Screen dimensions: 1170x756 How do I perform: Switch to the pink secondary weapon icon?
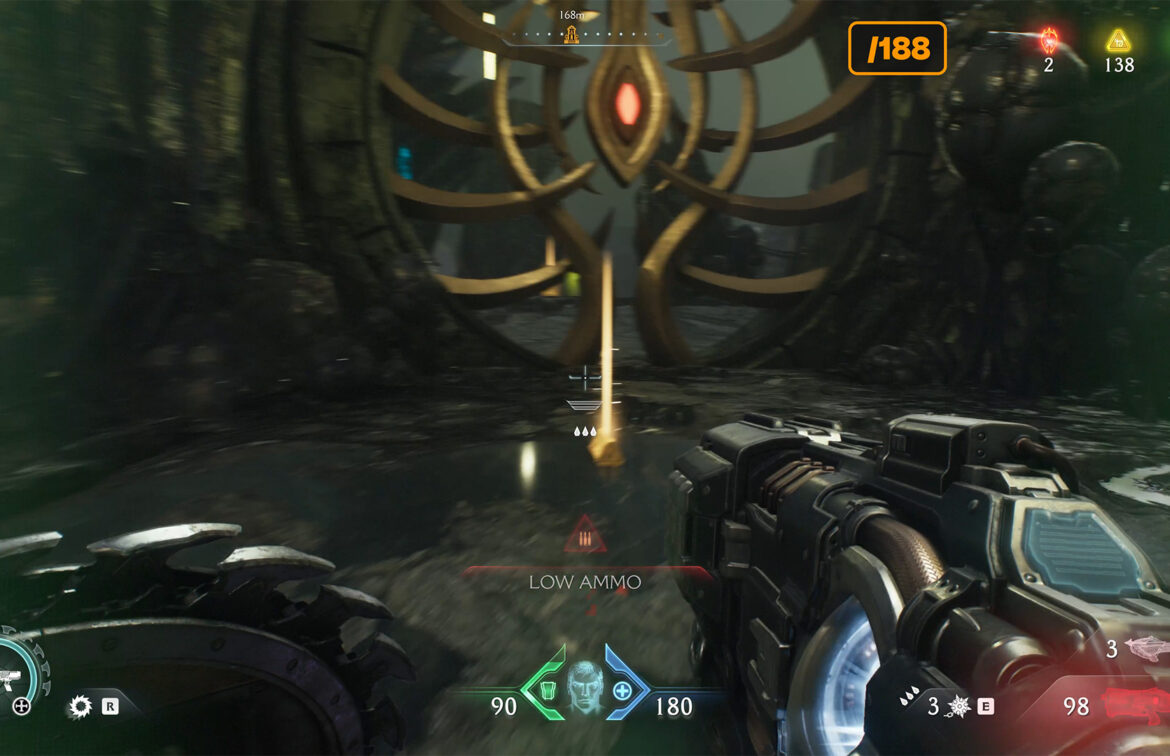(x=1147, y=648)
